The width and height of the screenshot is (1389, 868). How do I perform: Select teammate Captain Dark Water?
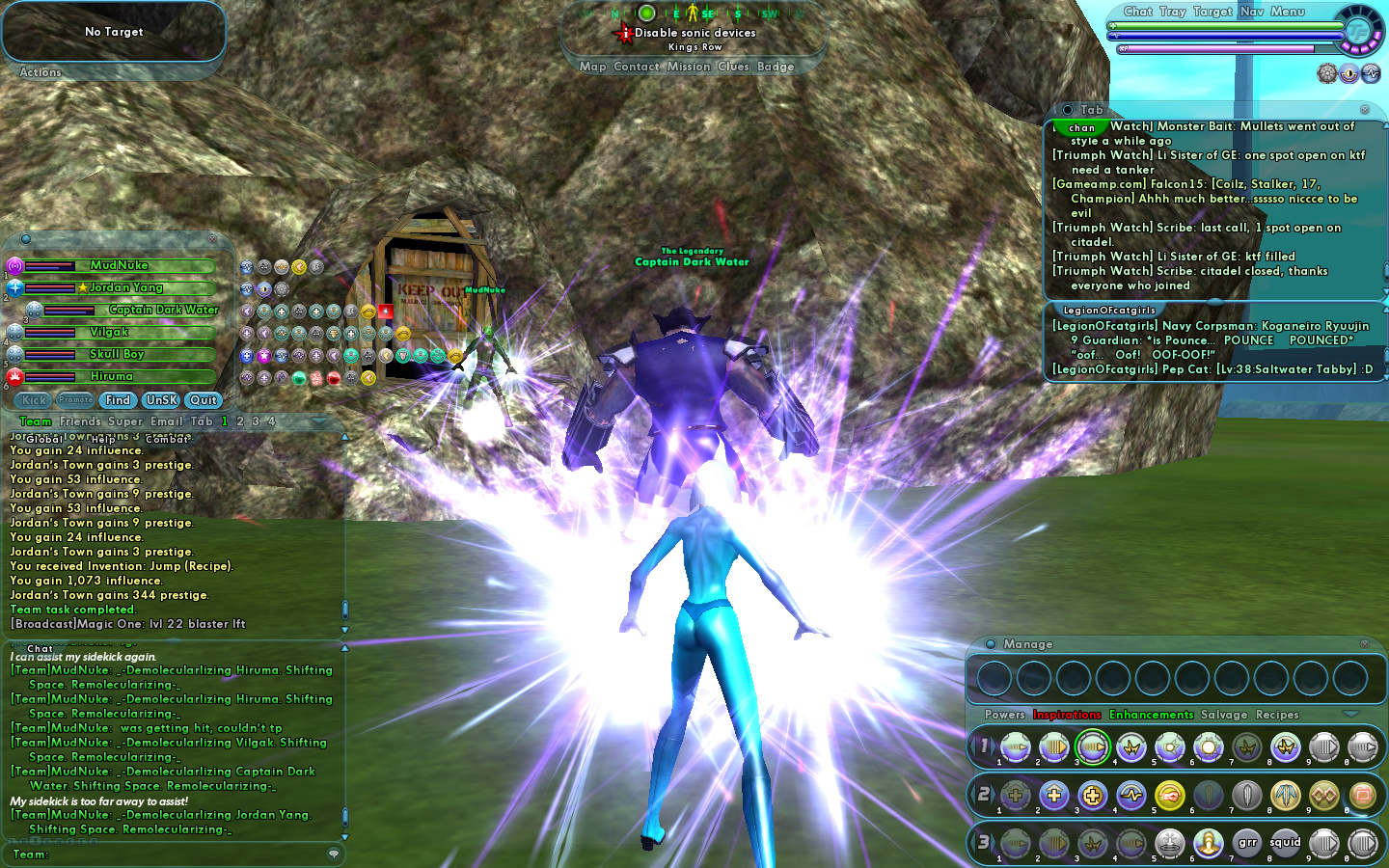click(x=163, y=310)
